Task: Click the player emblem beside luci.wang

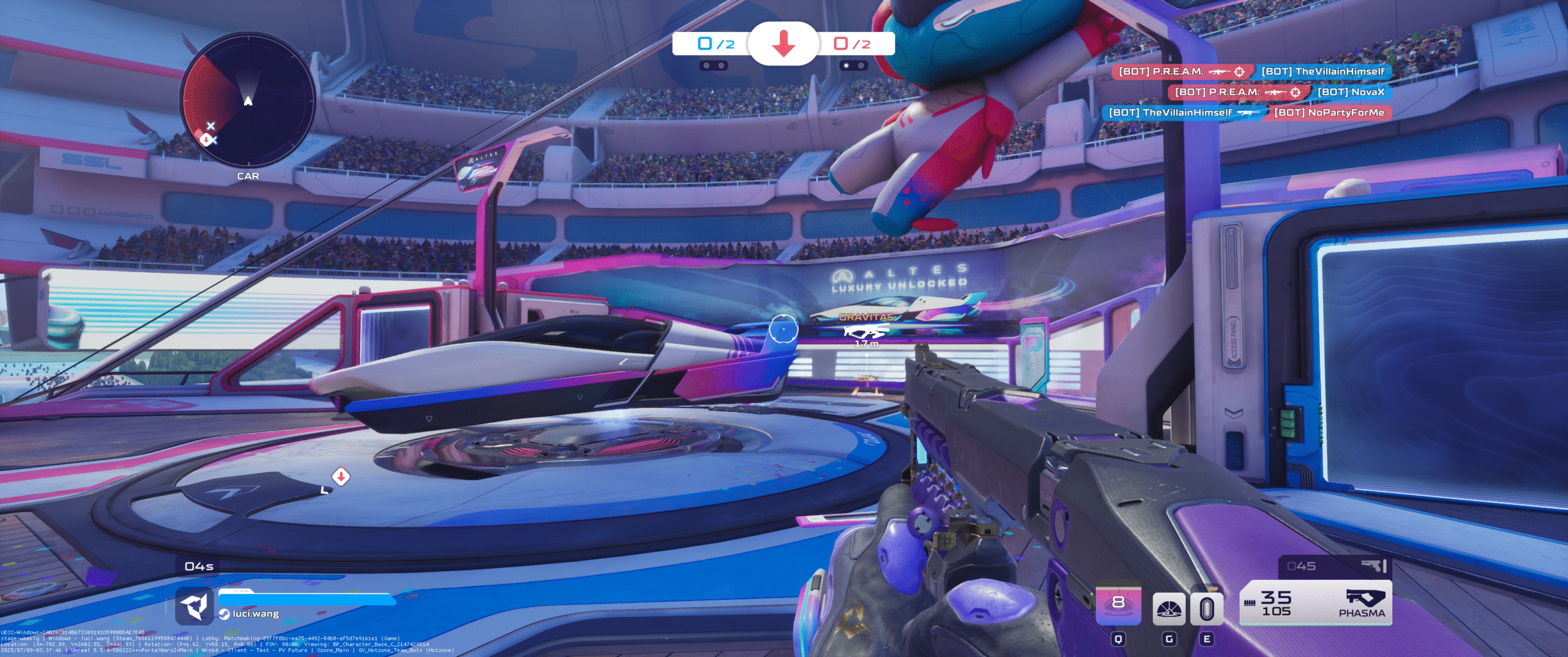Action: [x=195, y=606]
